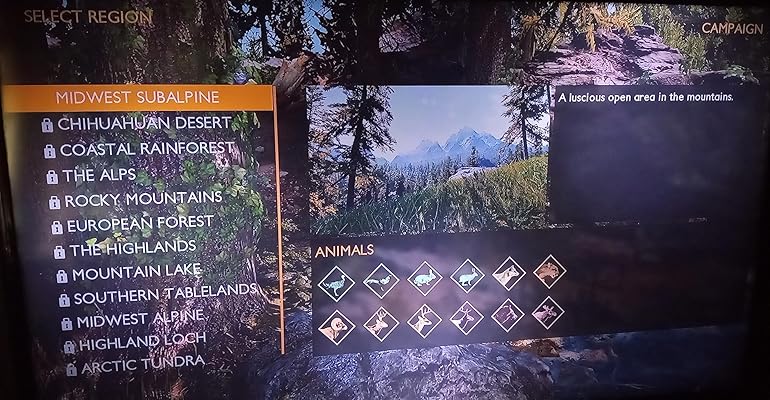Screen dimensions: 770x400
Task: Select the turkey animal icon
Action: click(337, 281)
